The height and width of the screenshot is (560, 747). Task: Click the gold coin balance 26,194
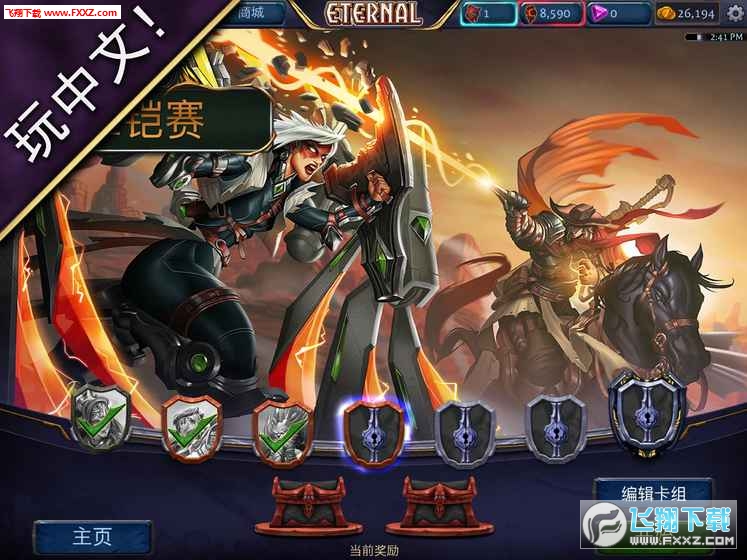coord(685,13)
